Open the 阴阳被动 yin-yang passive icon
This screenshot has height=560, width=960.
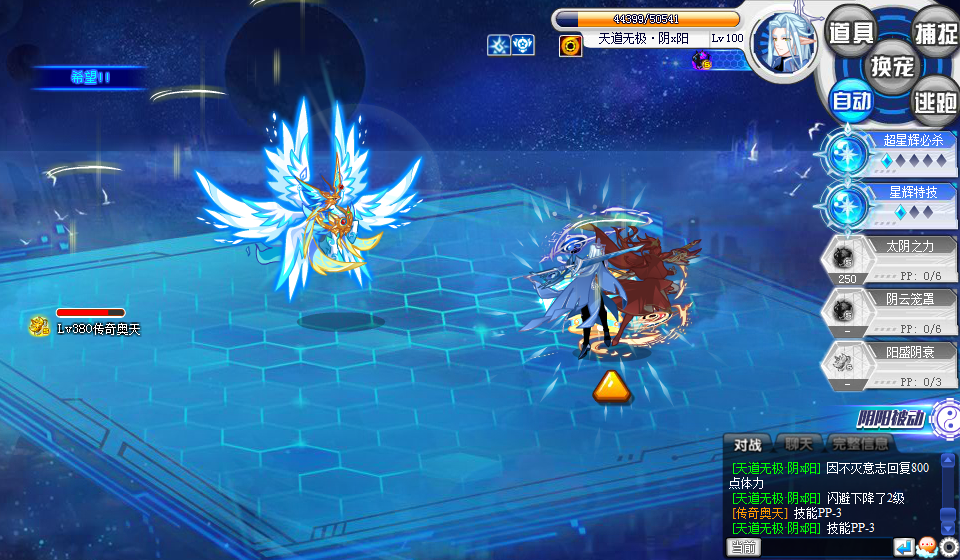pos(942,420)
